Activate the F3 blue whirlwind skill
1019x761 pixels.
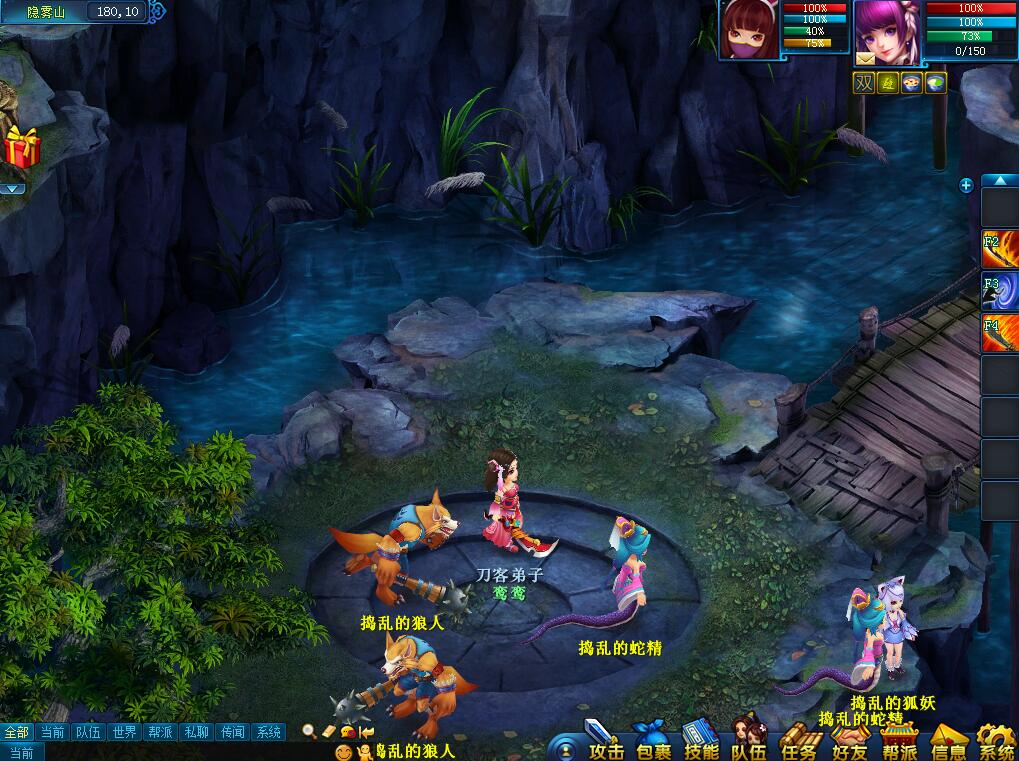point(1000,292)
